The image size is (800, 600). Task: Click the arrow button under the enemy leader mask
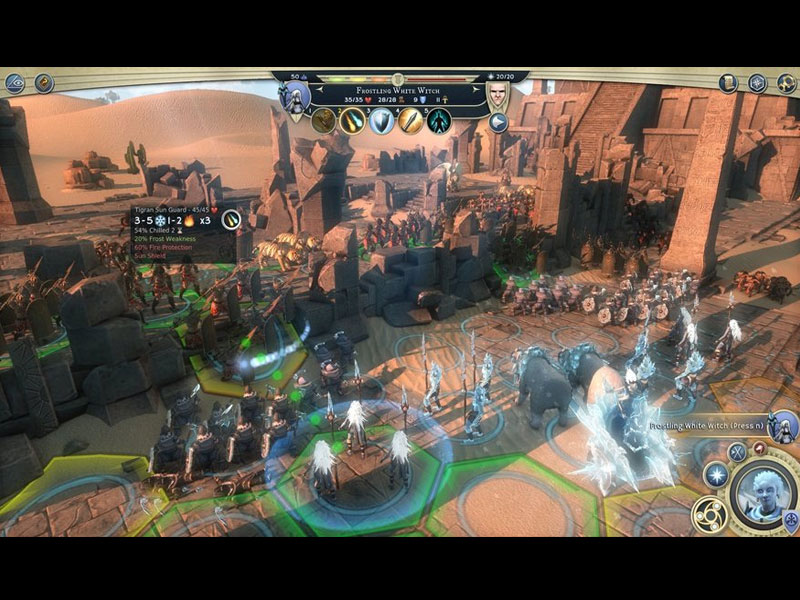(498, 123)
